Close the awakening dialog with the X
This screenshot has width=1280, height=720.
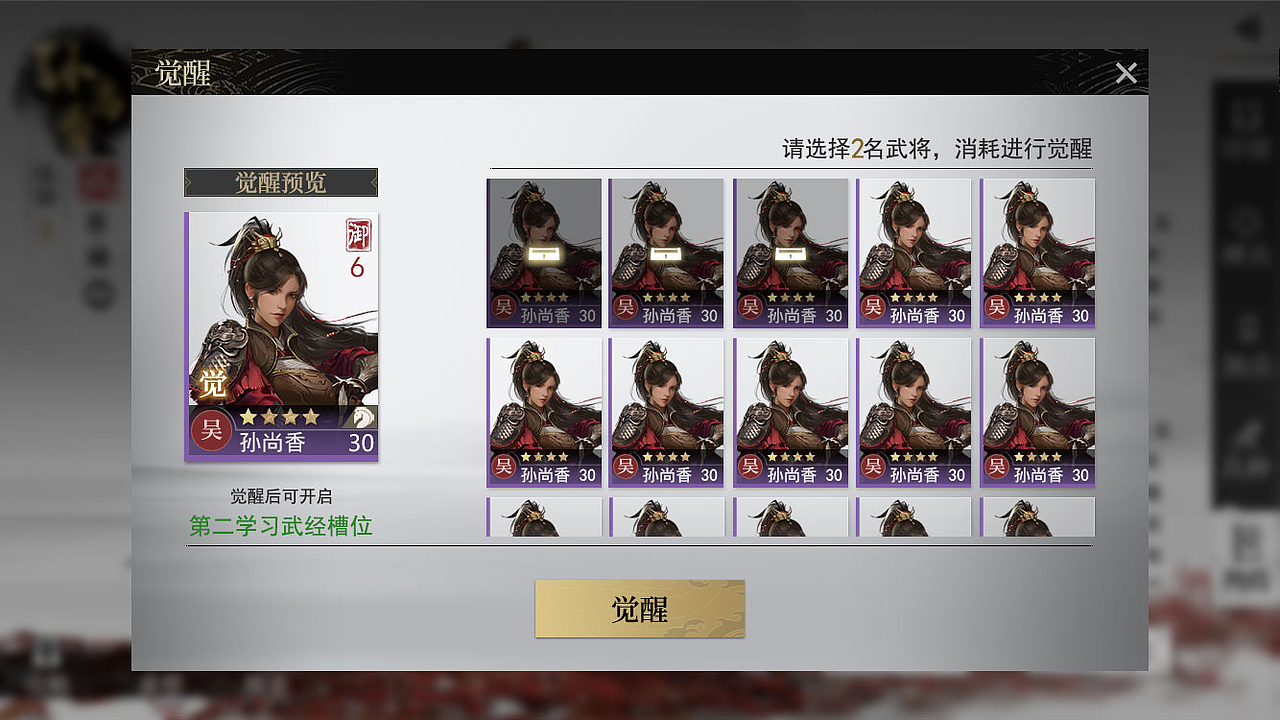[x=1126, y=73]
